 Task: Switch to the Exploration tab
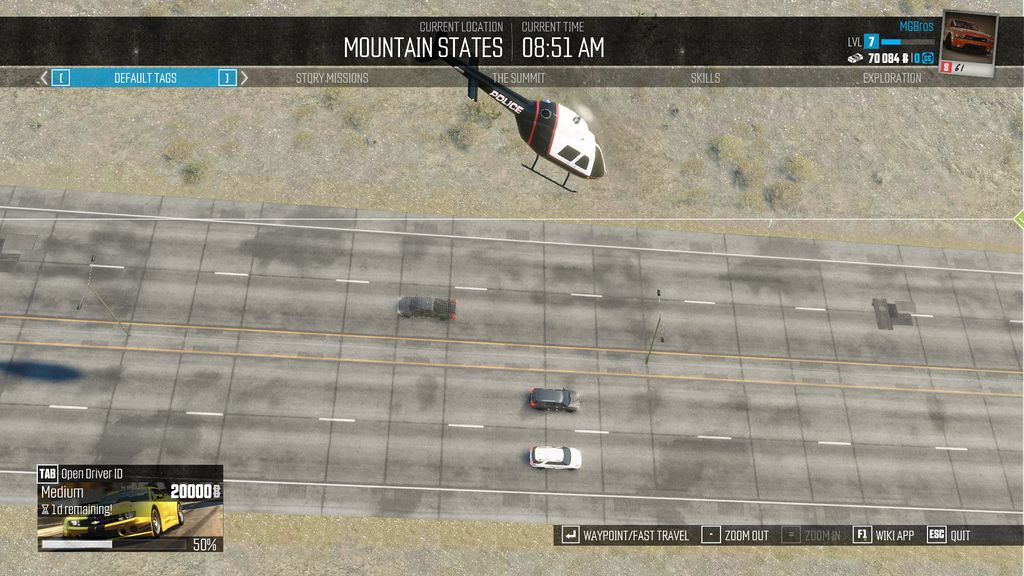pyautogui.click(x=892, y=78)
